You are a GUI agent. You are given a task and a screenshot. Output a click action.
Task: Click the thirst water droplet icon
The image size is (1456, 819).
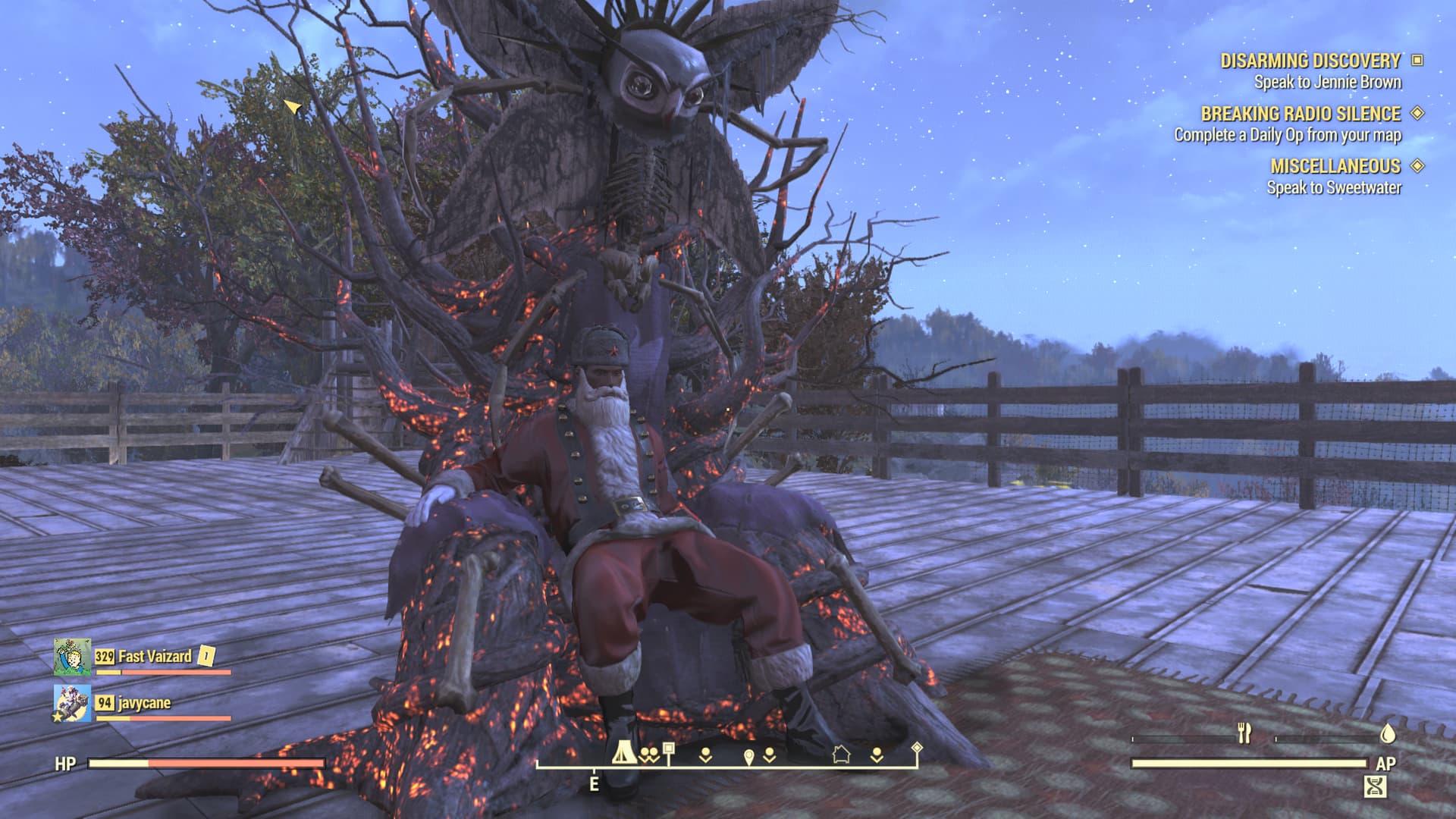tap(1388, 733)
